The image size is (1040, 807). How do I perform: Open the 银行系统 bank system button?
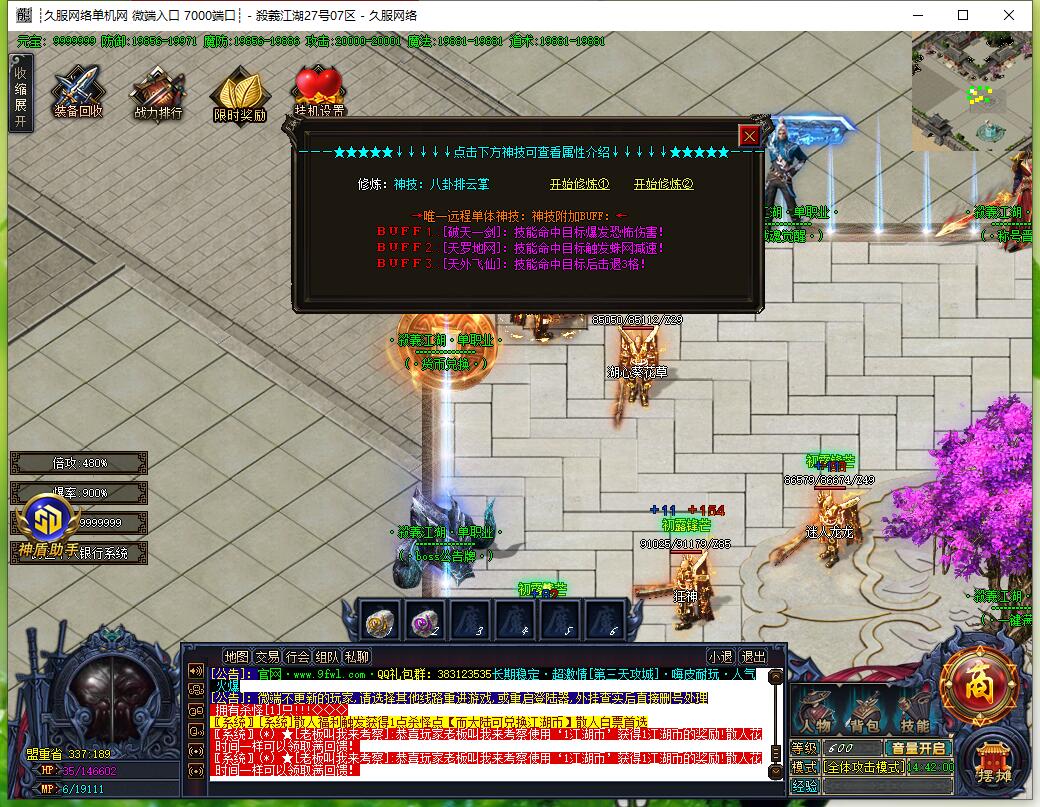pyautogui.click(x=104, y=552)
